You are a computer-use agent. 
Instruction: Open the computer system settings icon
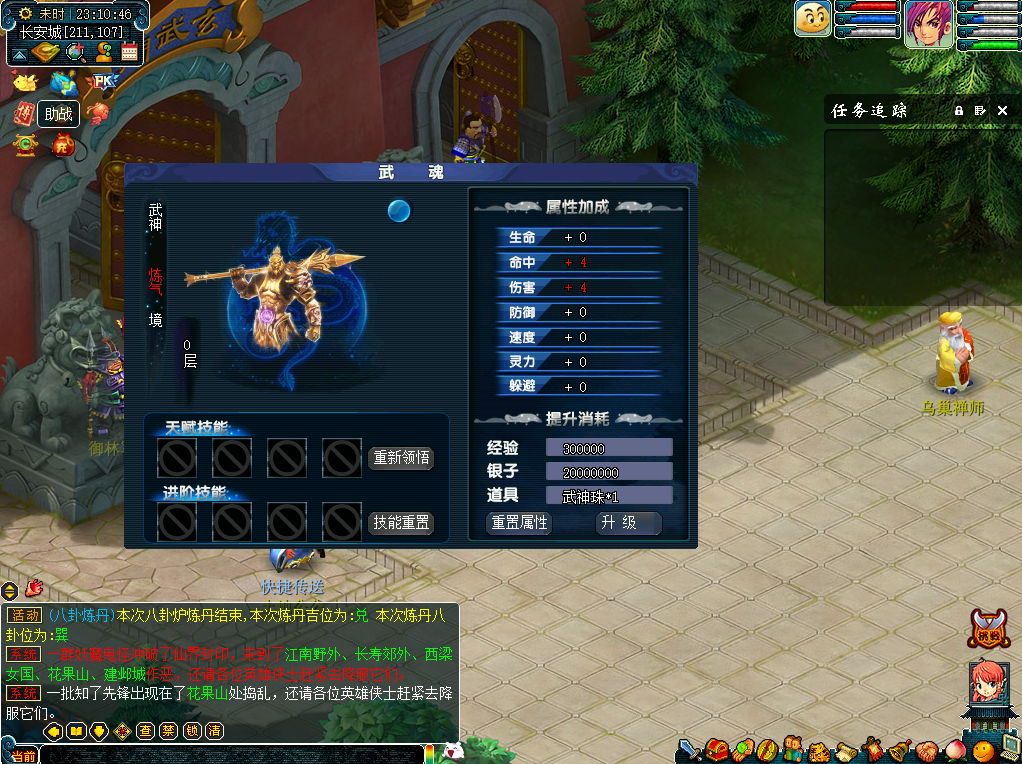pyautogui.click(x=1008, y=749)
